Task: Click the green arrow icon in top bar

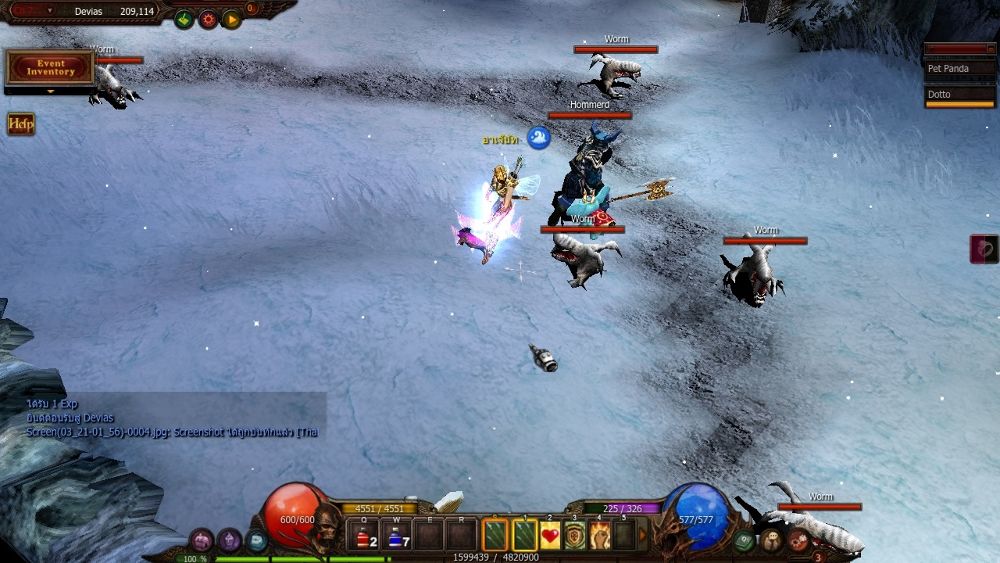Action: pos(184,19)
